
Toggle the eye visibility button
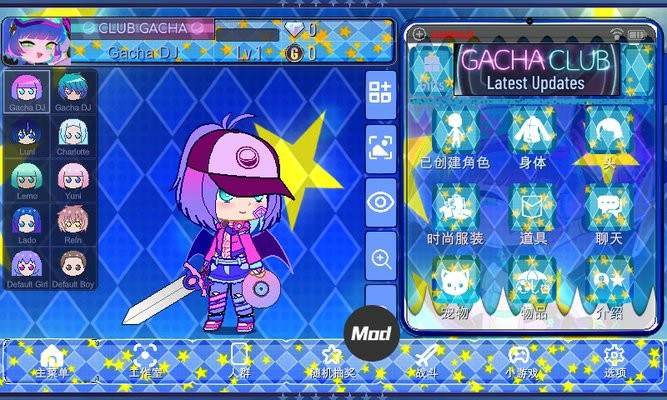[x=381, y=203]
